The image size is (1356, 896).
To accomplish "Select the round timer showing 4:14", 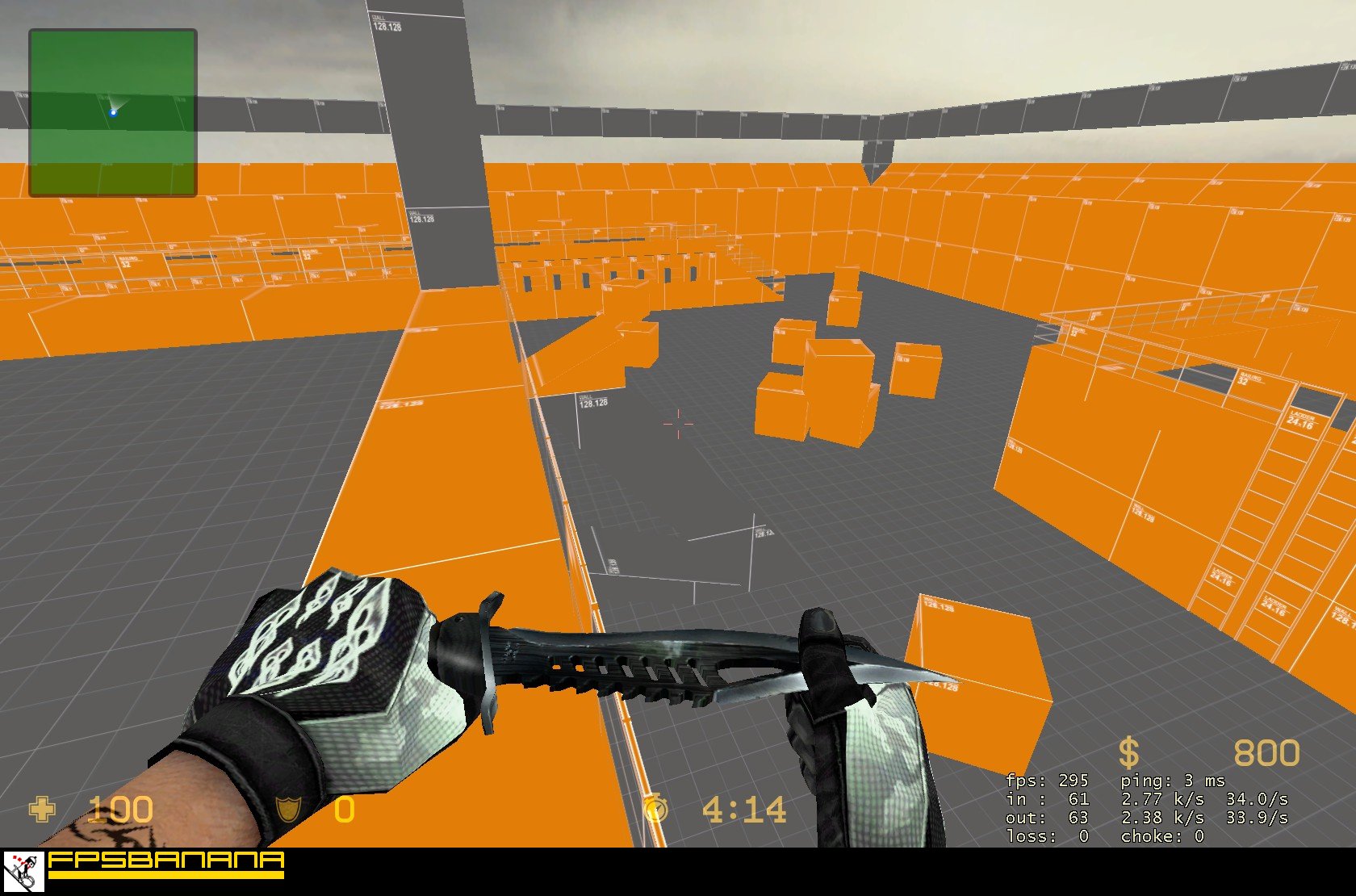I will 743,807.
